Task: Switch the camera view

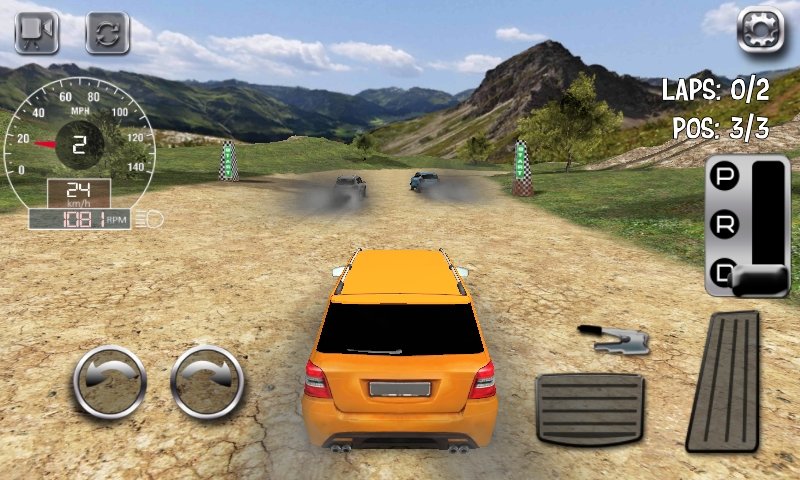Action: (x=37, y=32)
